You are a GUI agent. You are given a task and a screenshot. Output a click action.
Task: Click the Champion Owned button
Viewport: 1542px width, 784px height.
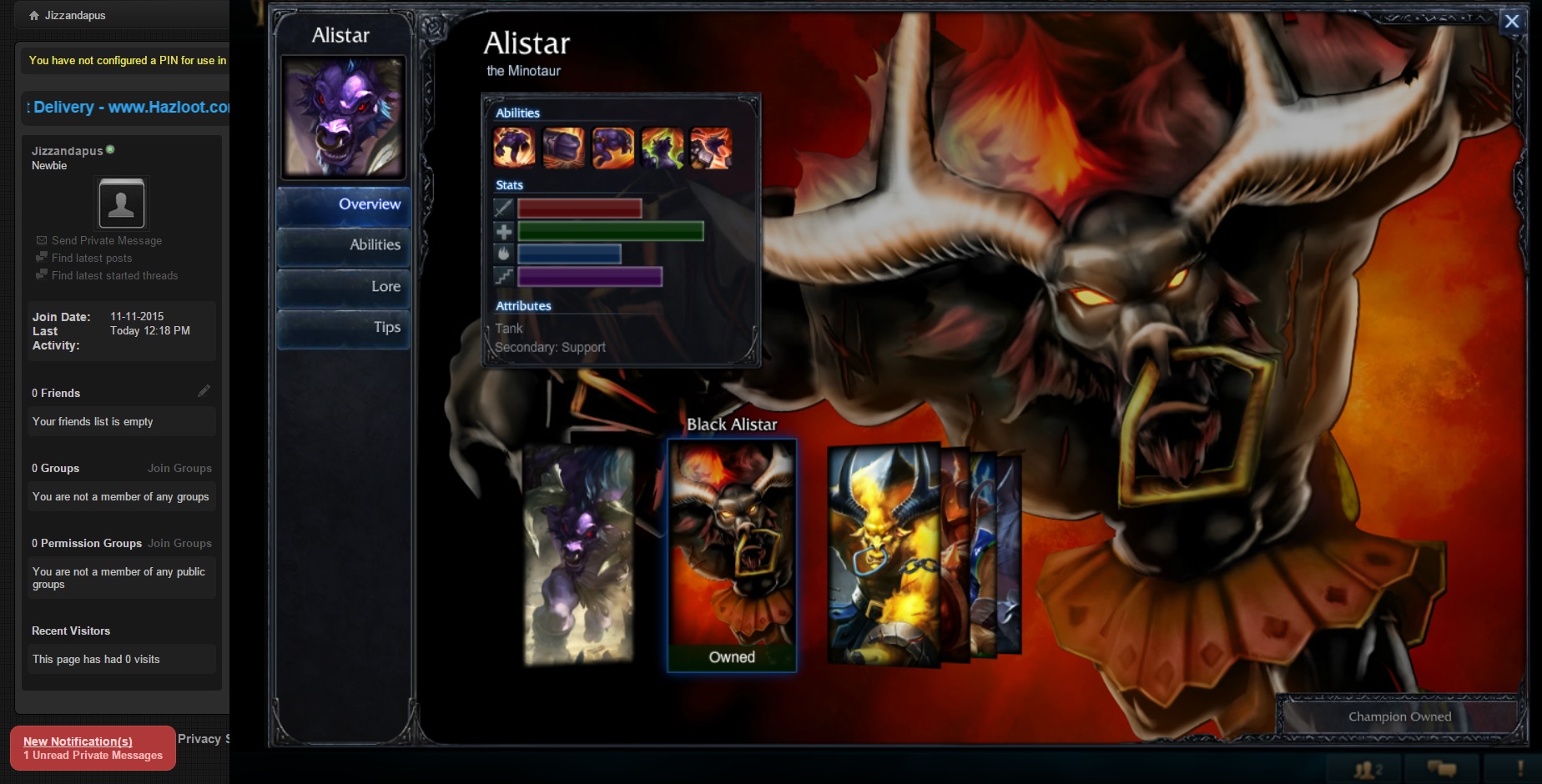[1399, 716]
